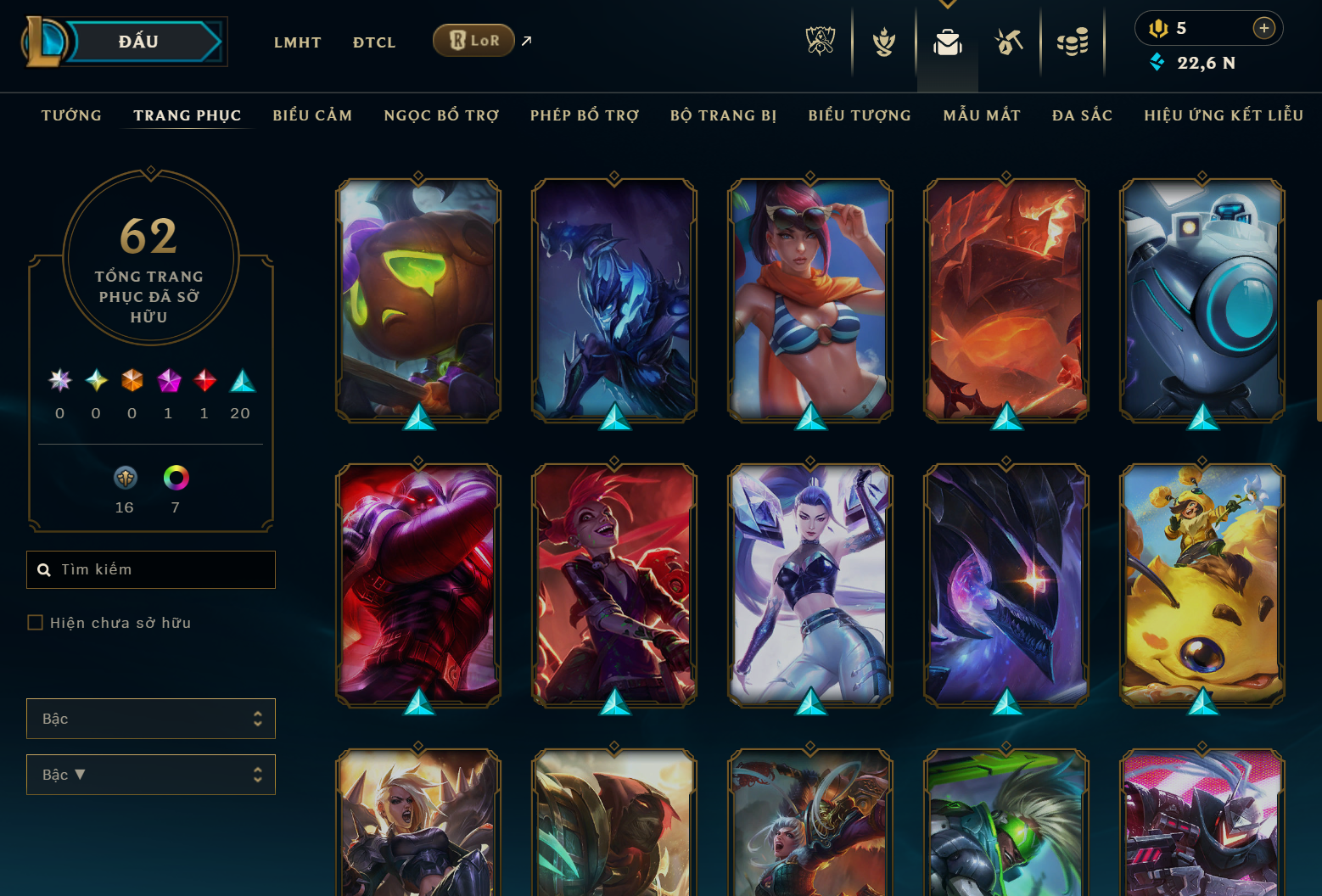
Task: Collapse the top navigation chevron arrow
Action: point(948,4)
